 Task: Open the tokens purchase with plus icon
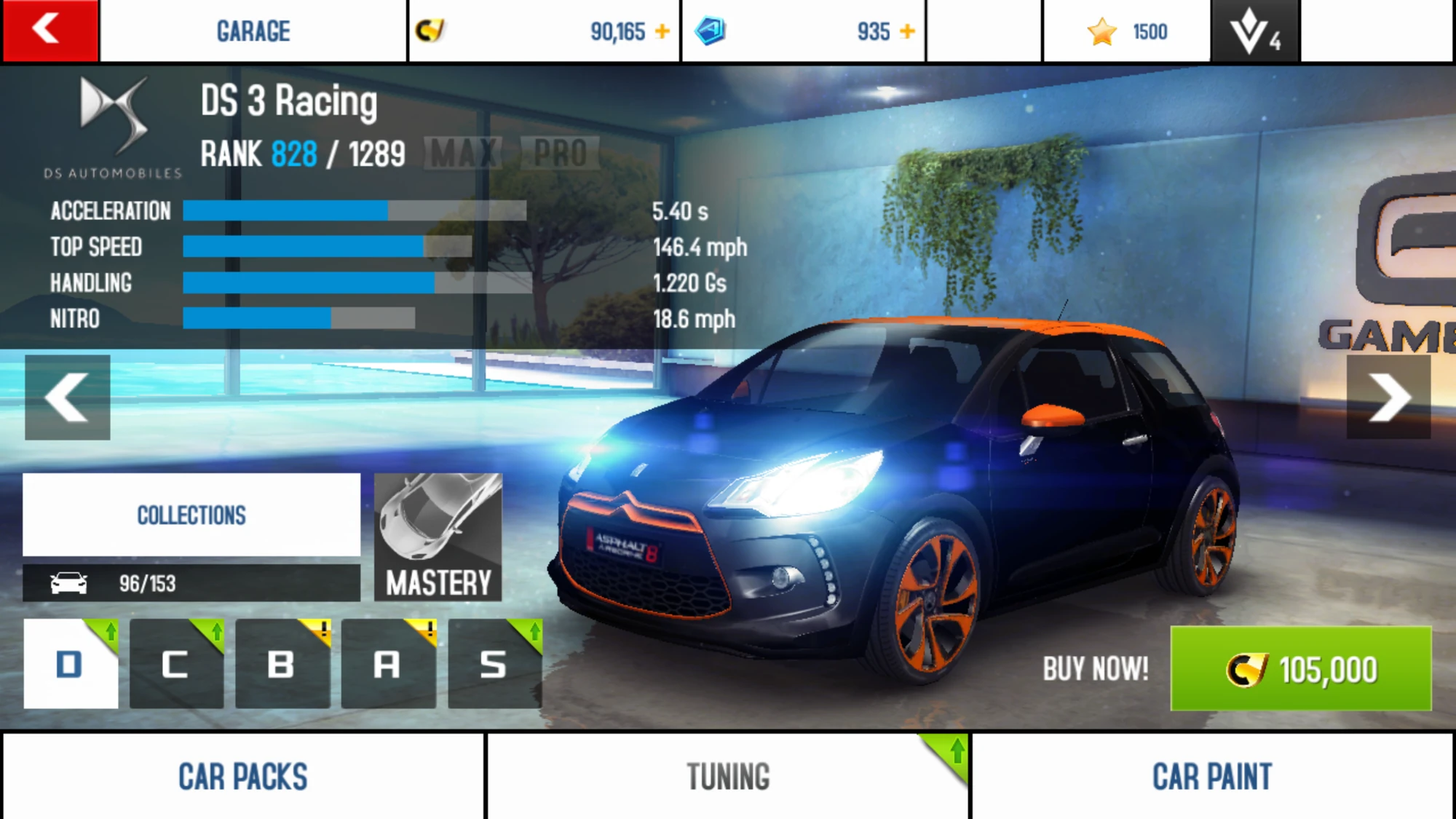907,31
